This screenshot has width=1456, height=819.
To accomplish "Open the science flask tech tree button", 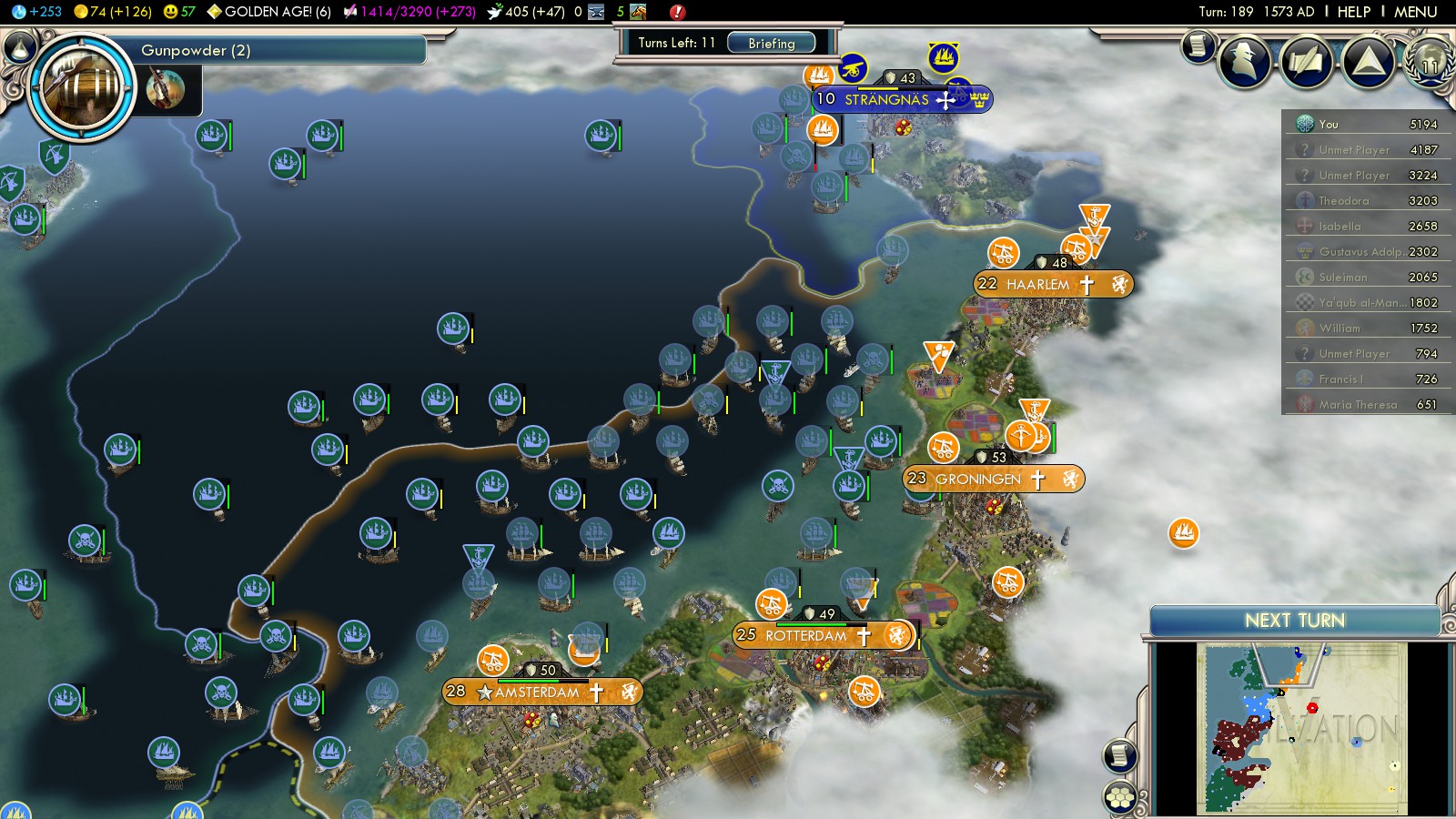I will [x=18, y=46].
